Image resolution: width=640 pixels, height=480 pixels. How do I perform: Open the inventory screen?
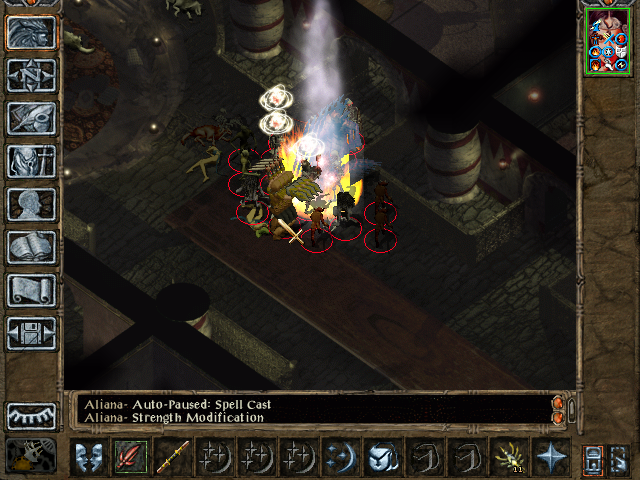[31, 161]
